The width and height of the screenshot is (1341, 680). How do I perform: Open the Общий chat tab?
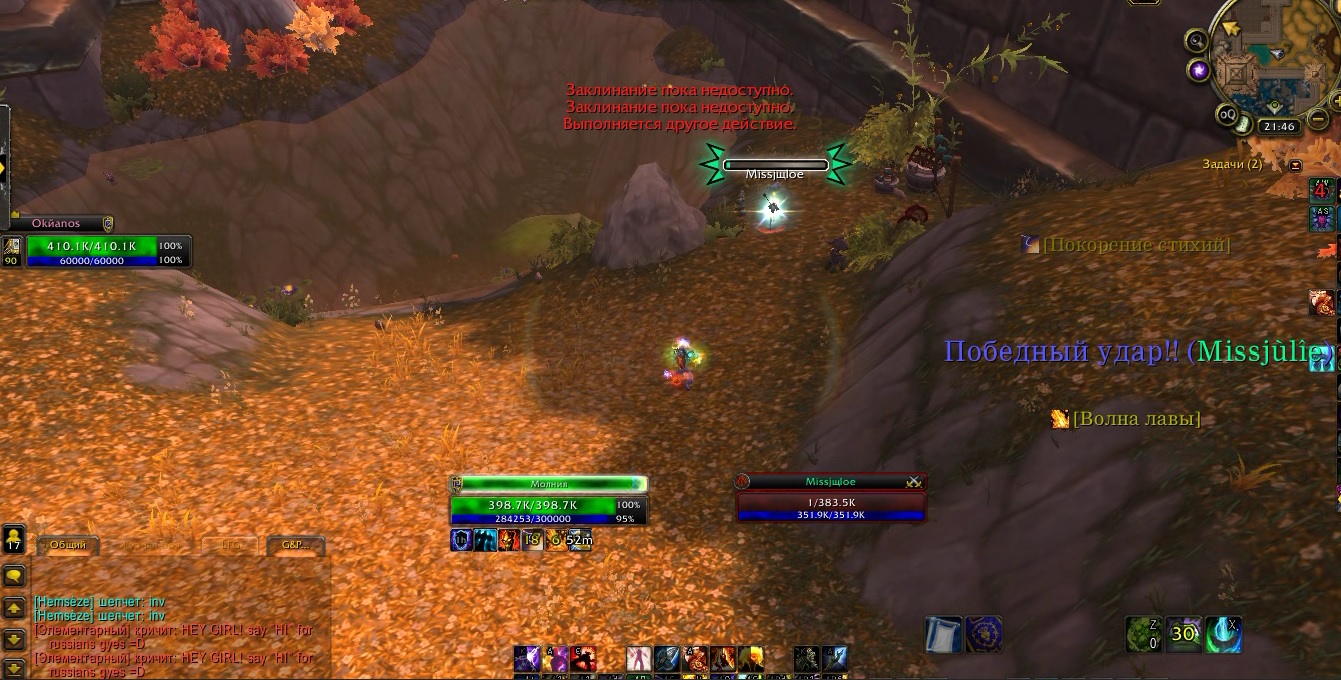[x=67, y=545]
